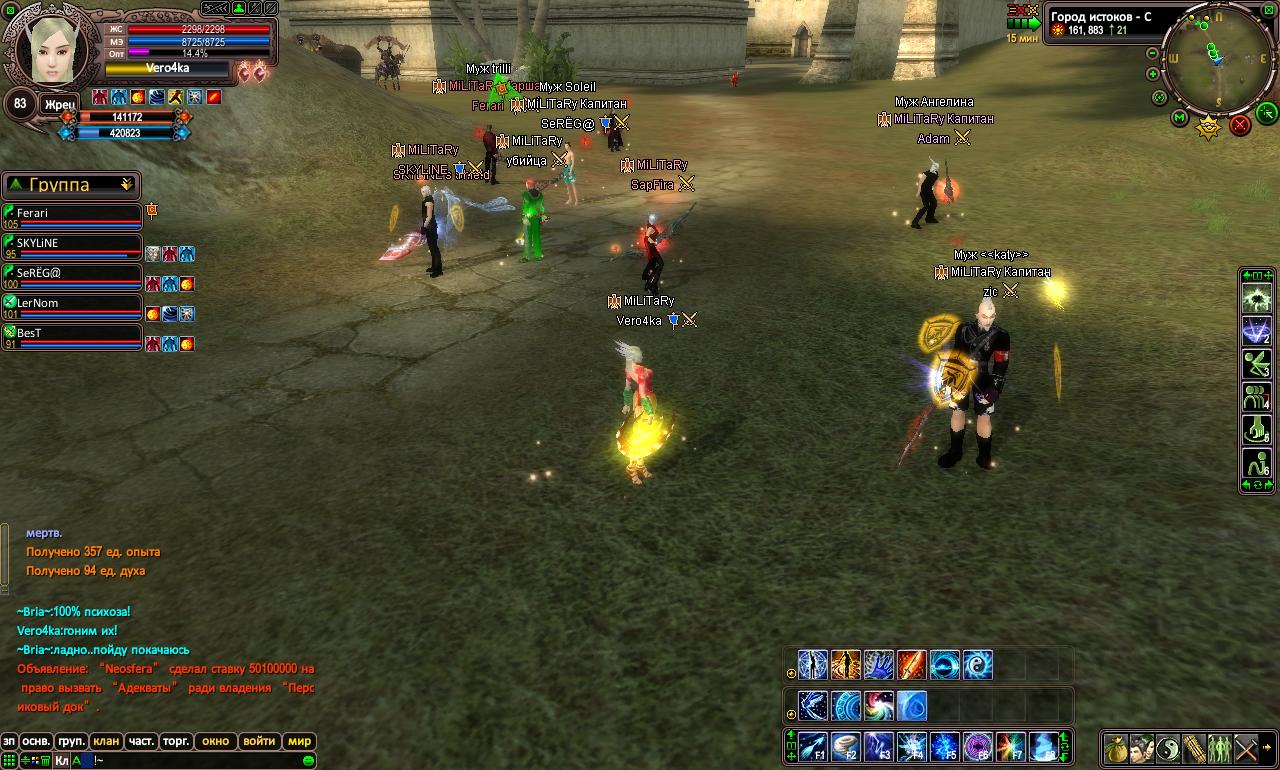The width and height of the screenshot is (1280, 770).
Task: Open the money bag inventory icon
Action: (x=1116, y=748)
